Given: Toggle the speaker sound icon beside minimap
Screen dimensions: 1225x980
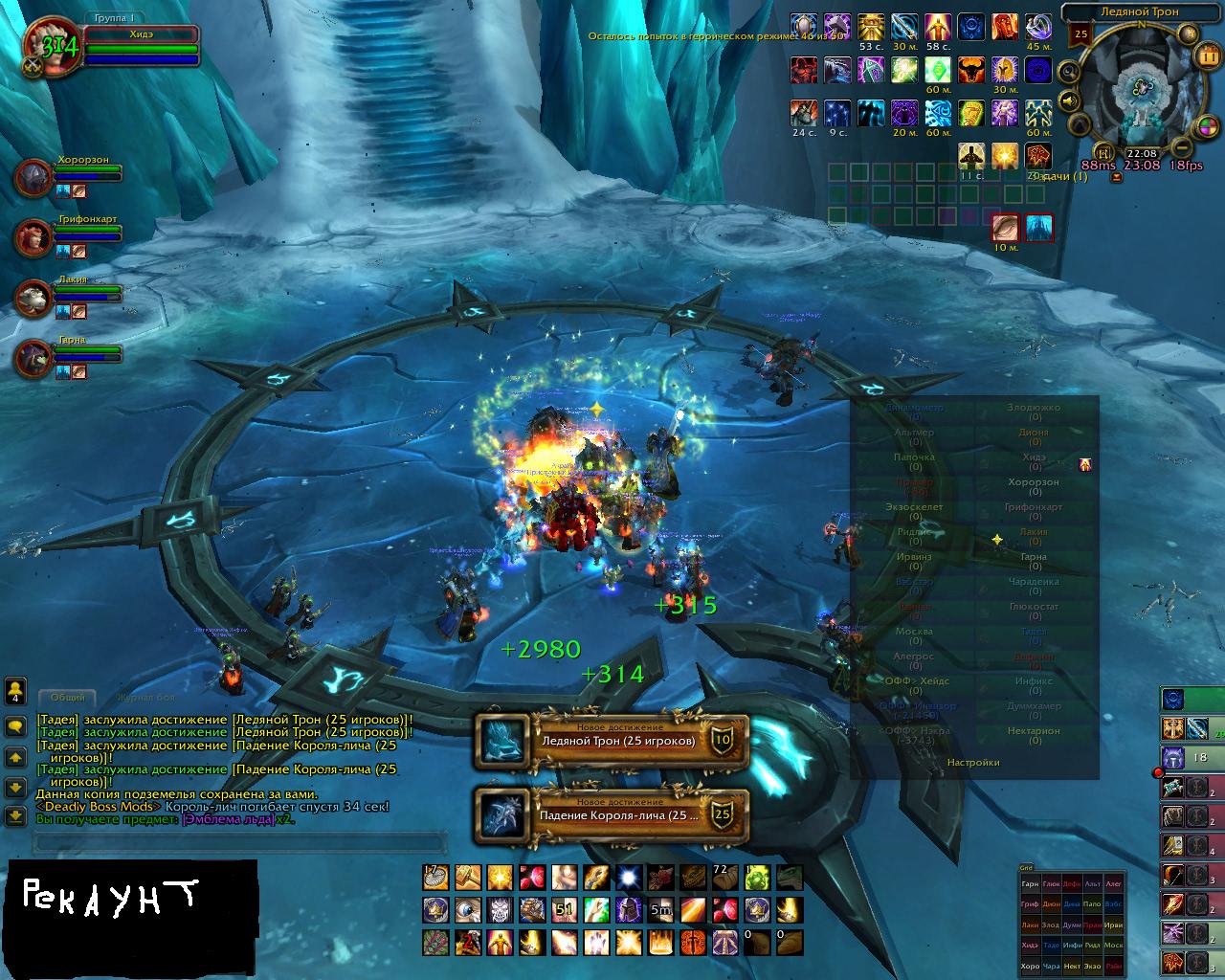Looking at the screenshot, I should 1069,100.
